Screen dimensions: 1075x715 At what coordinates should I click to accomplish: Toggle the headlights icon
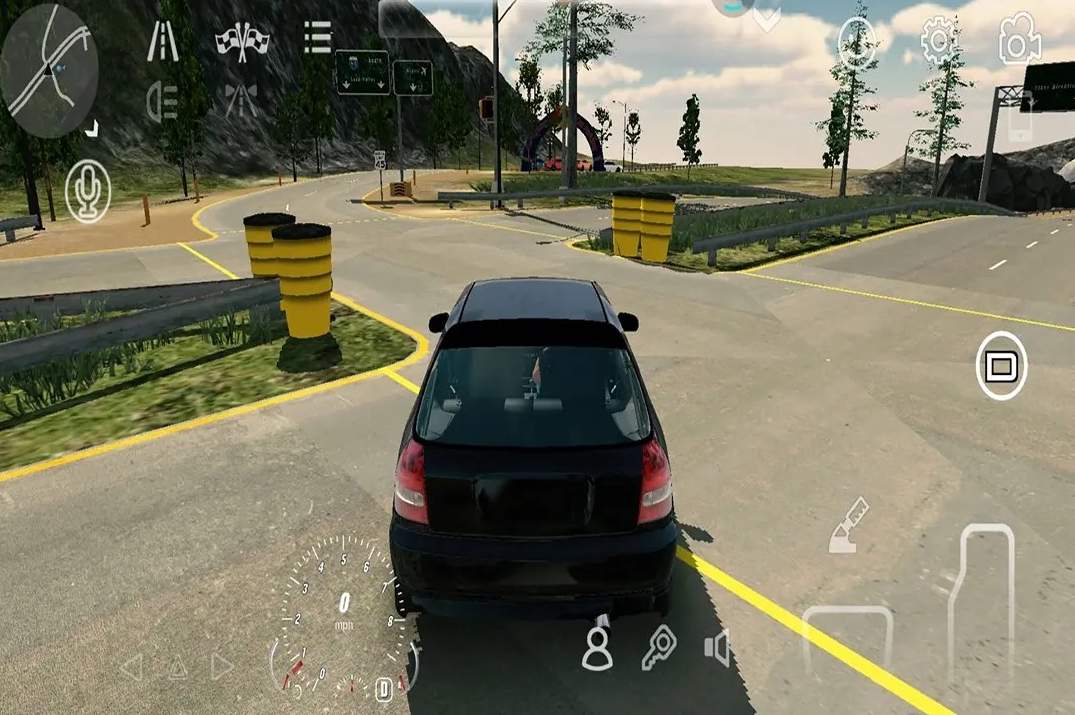tap(162, 100)
